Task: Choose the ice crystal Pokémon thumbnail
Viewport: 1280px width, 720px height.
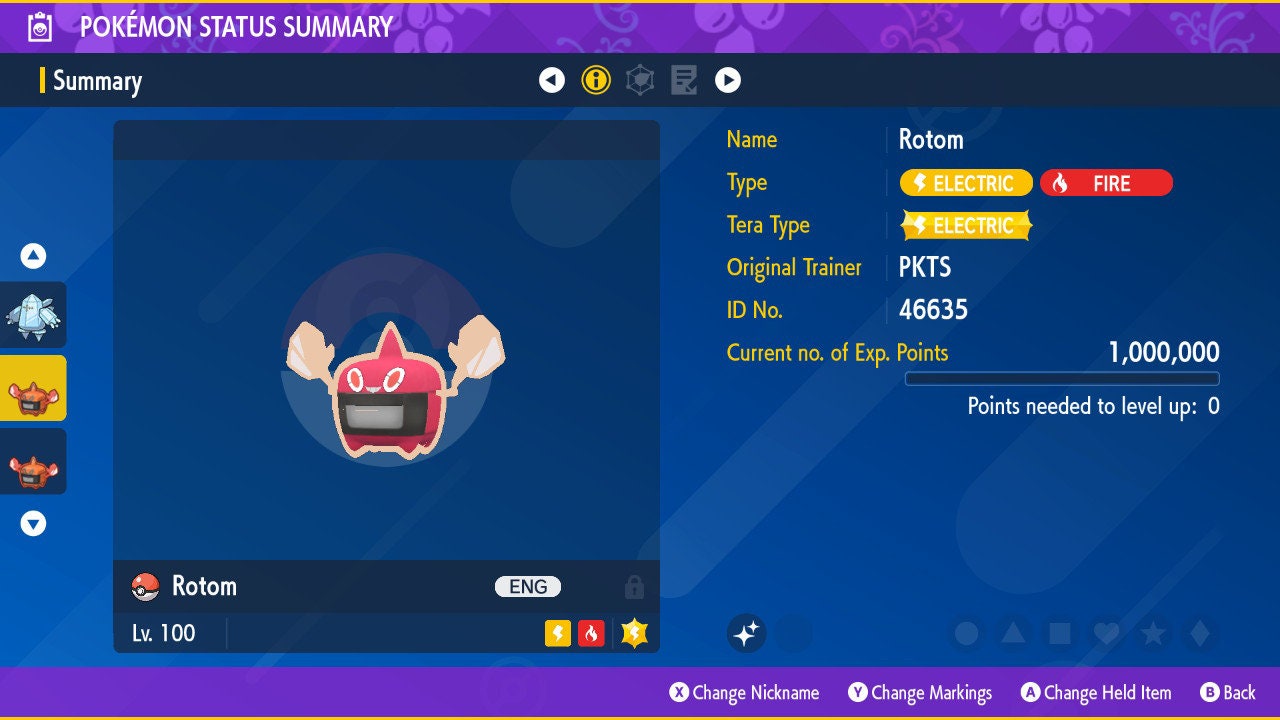Action: [x=33, y=315]
